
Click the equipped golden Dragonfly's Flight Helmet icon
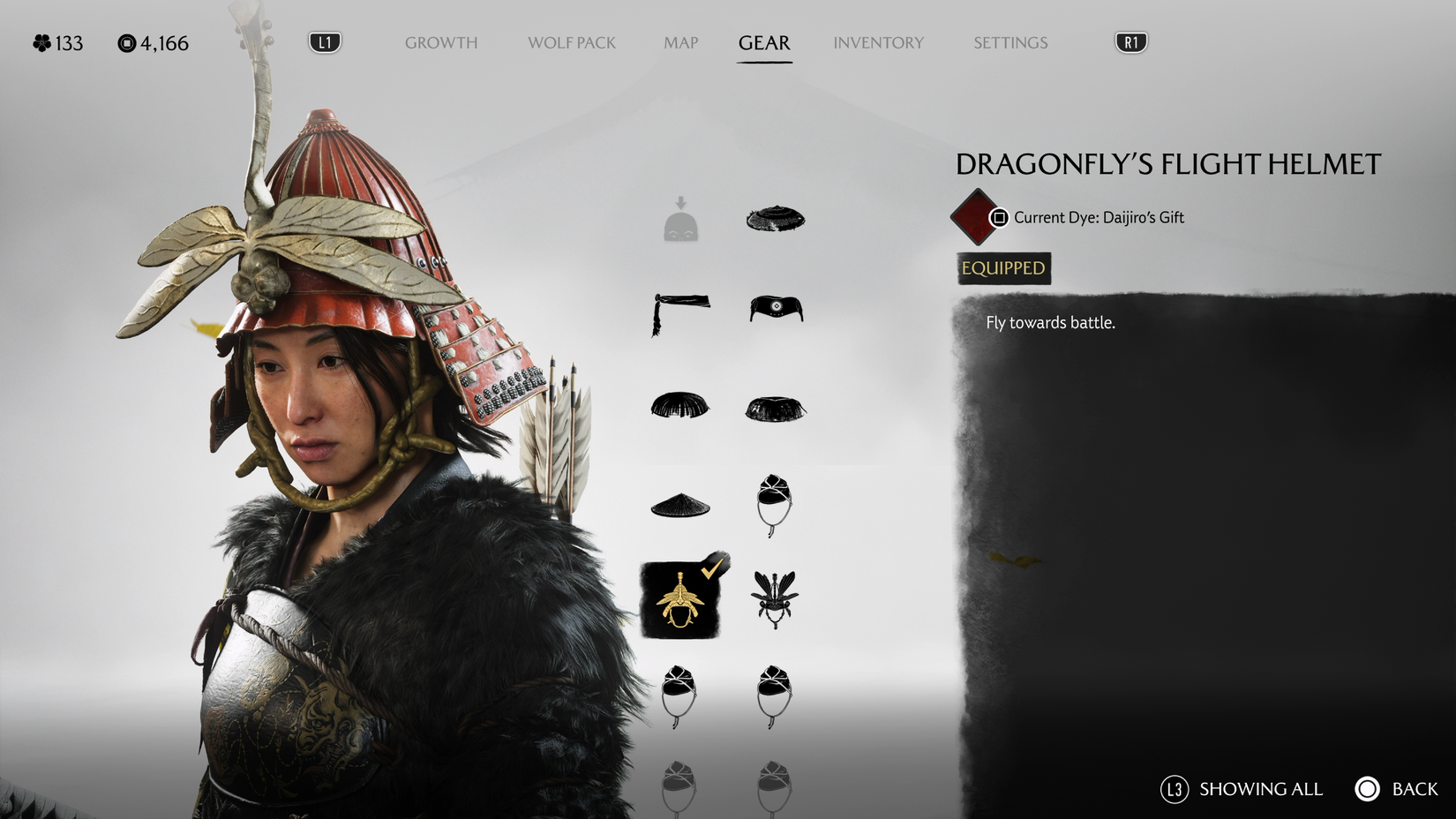(x=679, y=600)
